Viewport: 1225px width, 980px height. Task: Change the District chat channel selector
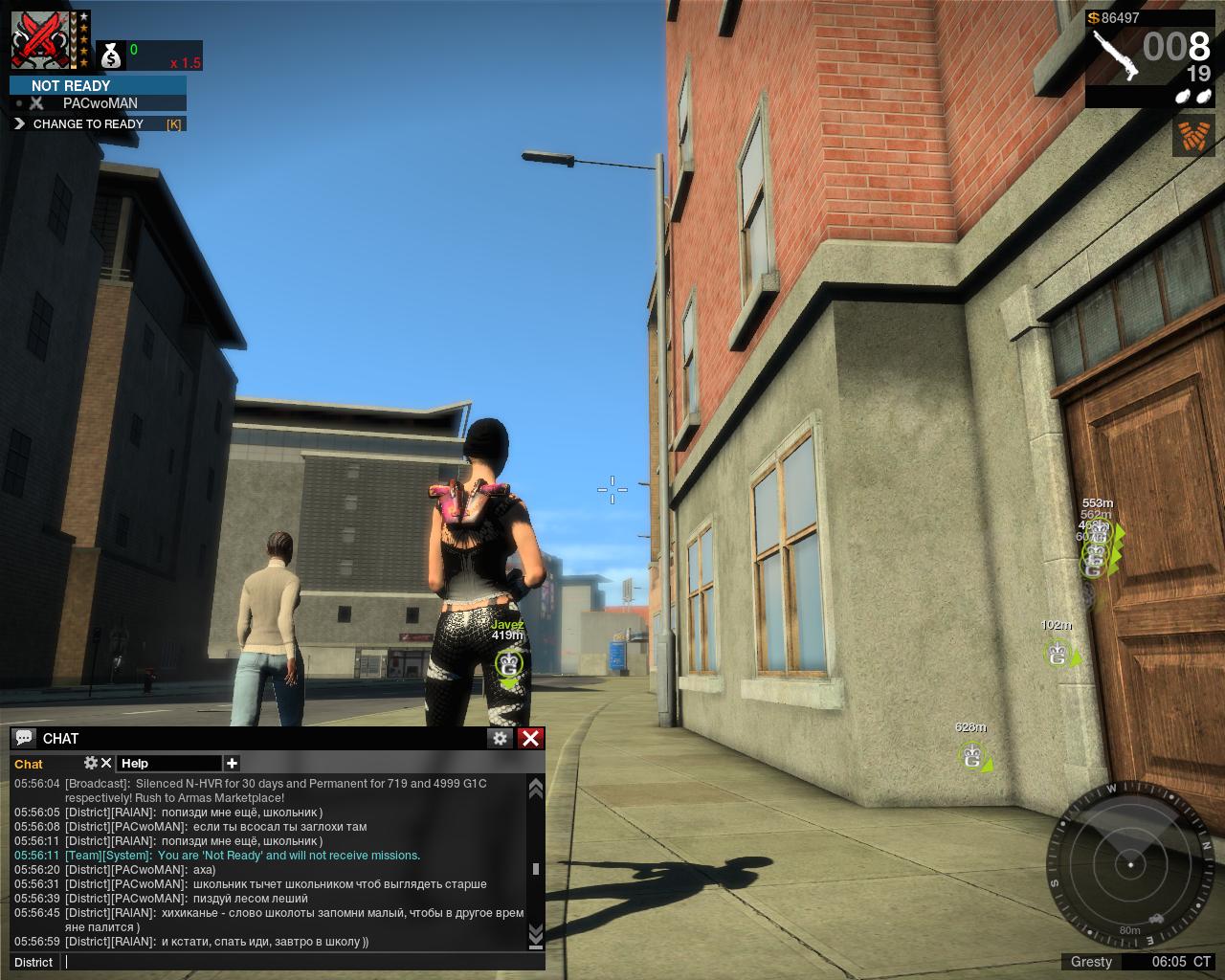[x=33, y=962]
